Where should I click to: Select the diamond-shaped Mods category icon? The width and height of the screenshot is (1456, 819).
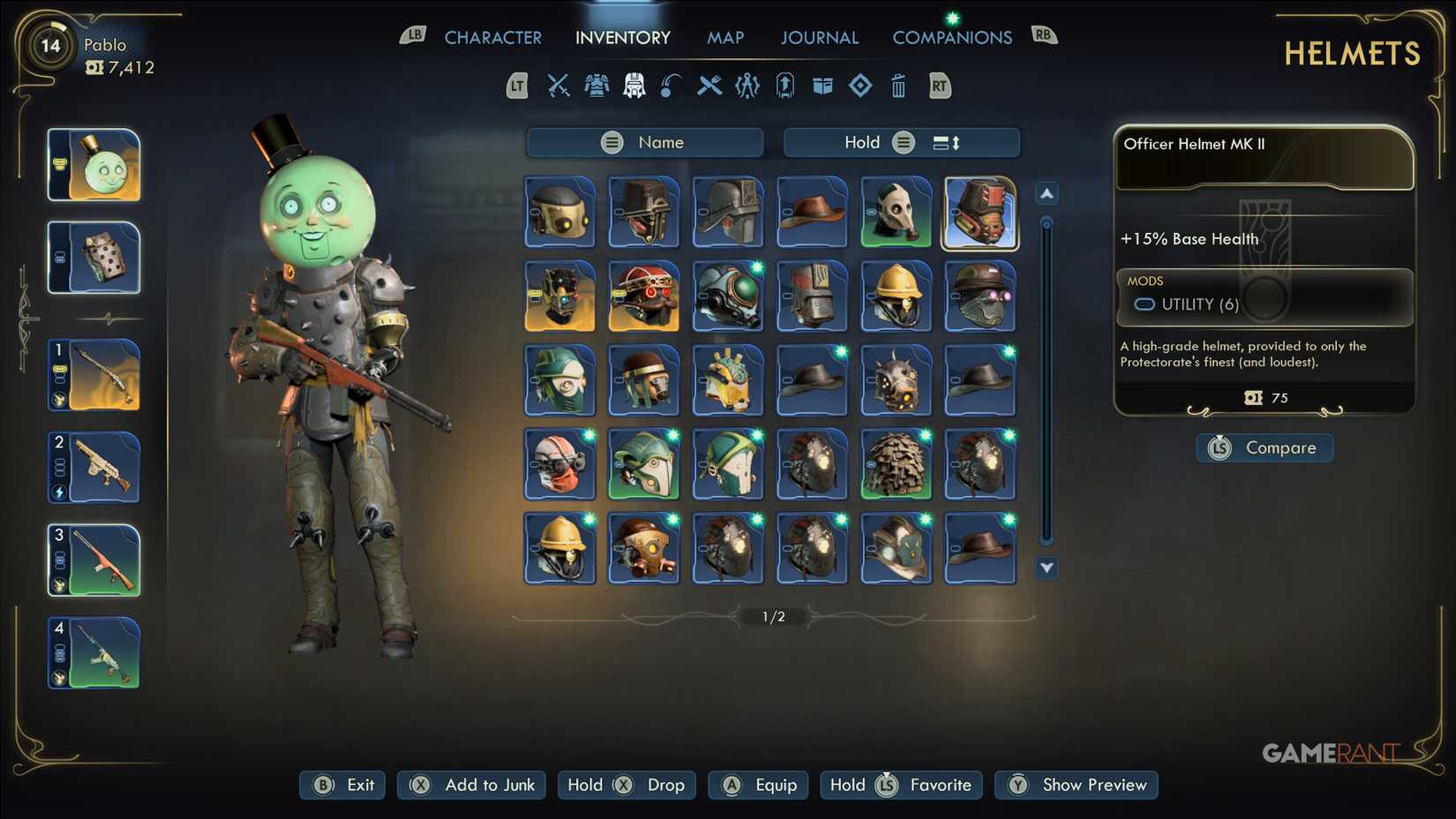(860, 86)
